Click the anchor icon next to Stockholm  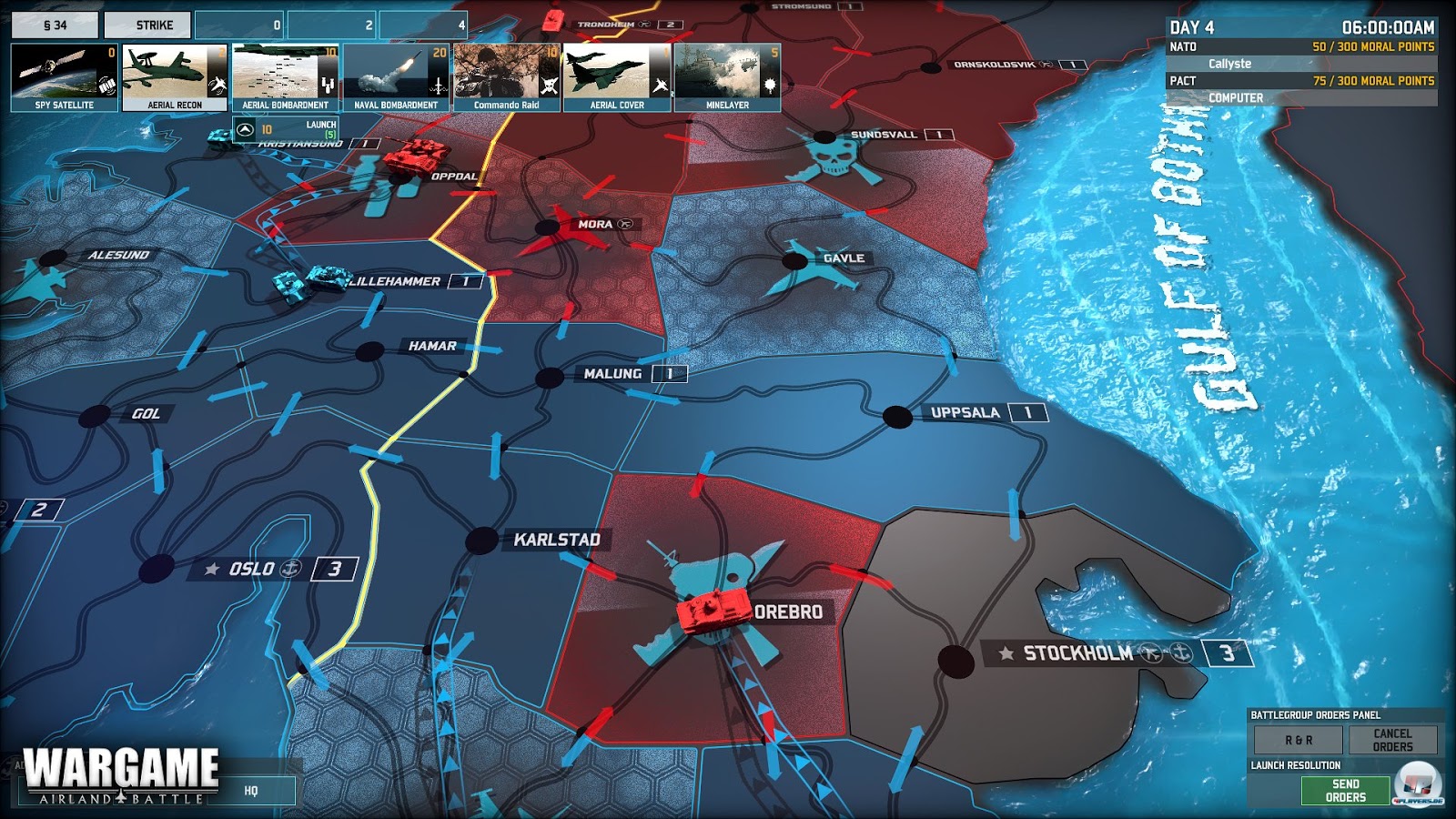point(1183,652)
